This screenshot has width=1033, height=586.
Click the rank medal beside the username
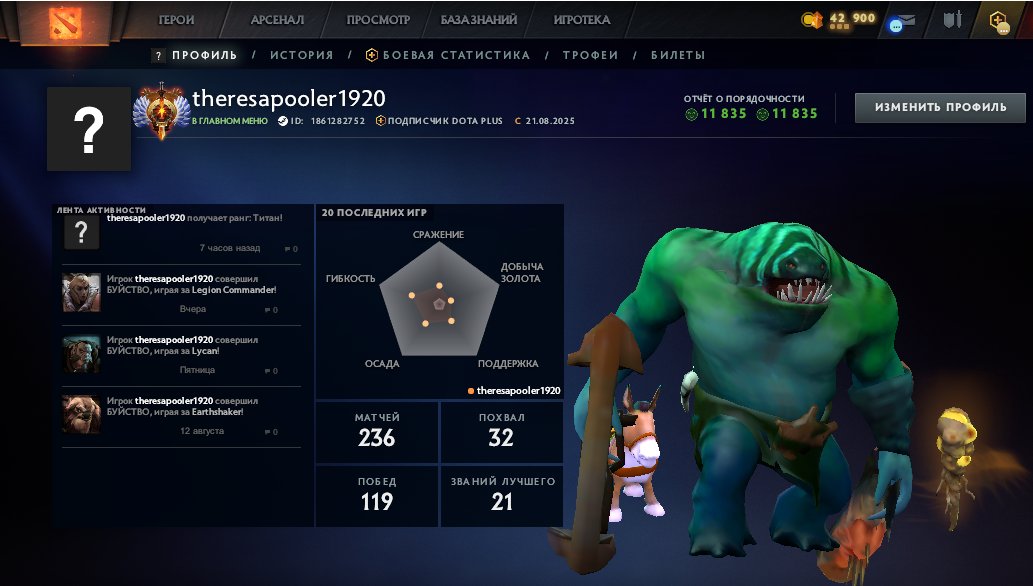(159, 112)
